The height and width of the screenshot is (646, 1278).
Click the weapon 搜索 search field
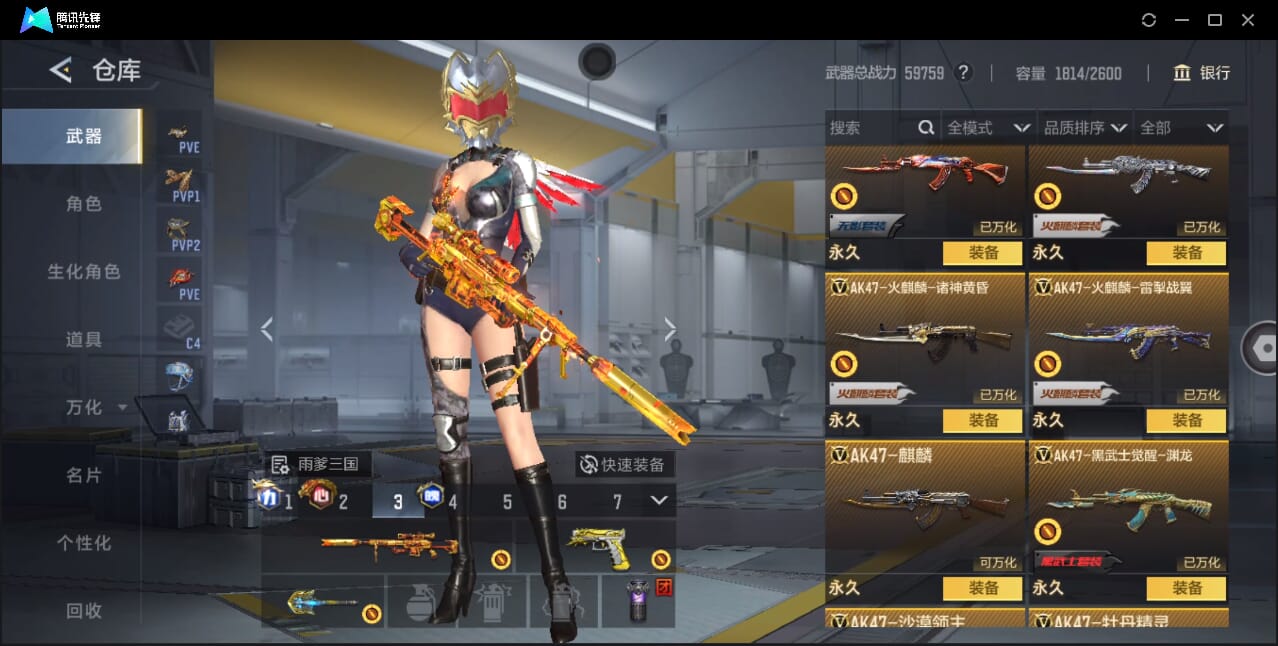(872, 128)
